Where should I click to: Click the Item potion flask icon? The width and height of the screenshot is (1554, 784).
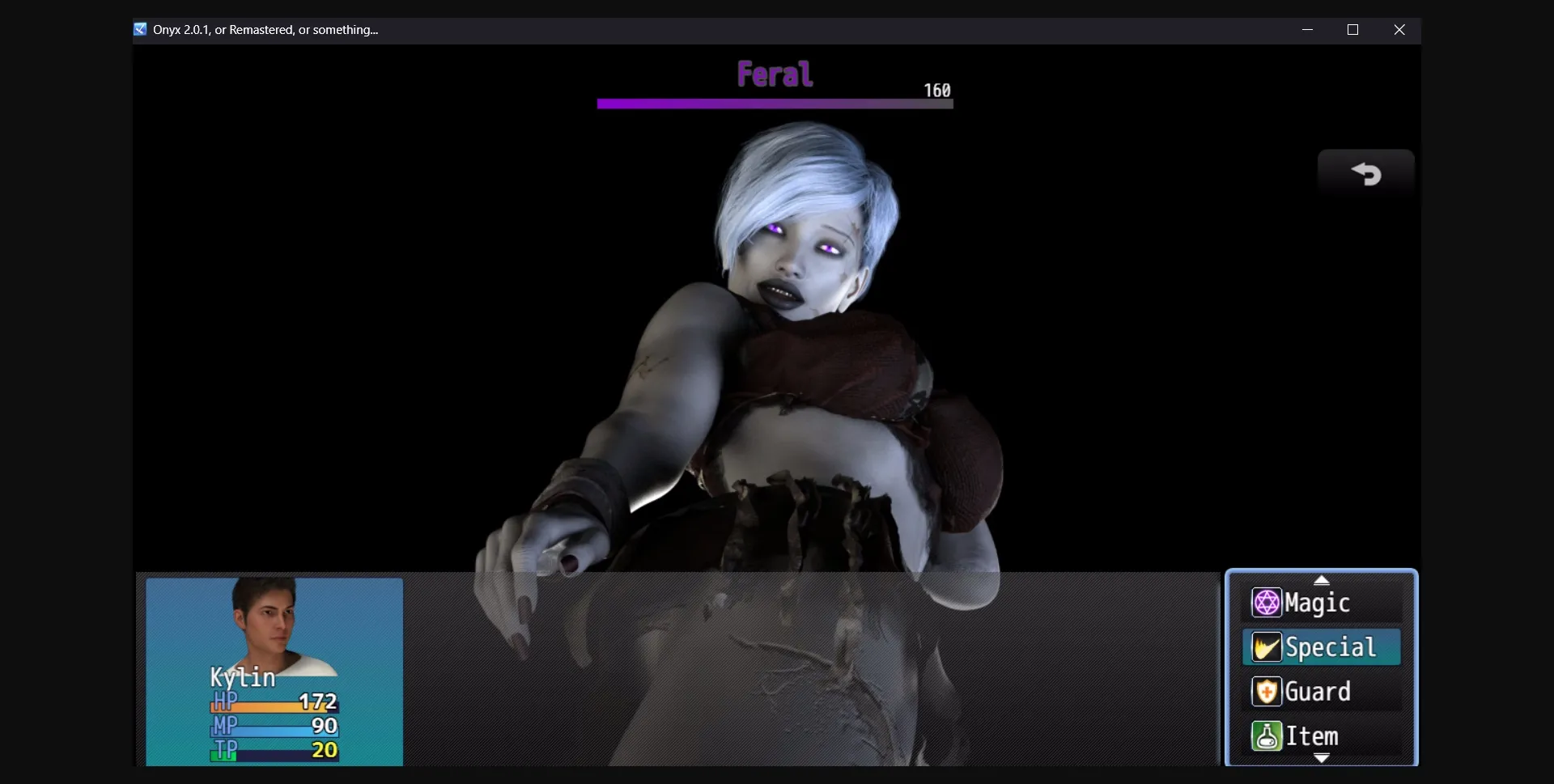click(1266, 736)
